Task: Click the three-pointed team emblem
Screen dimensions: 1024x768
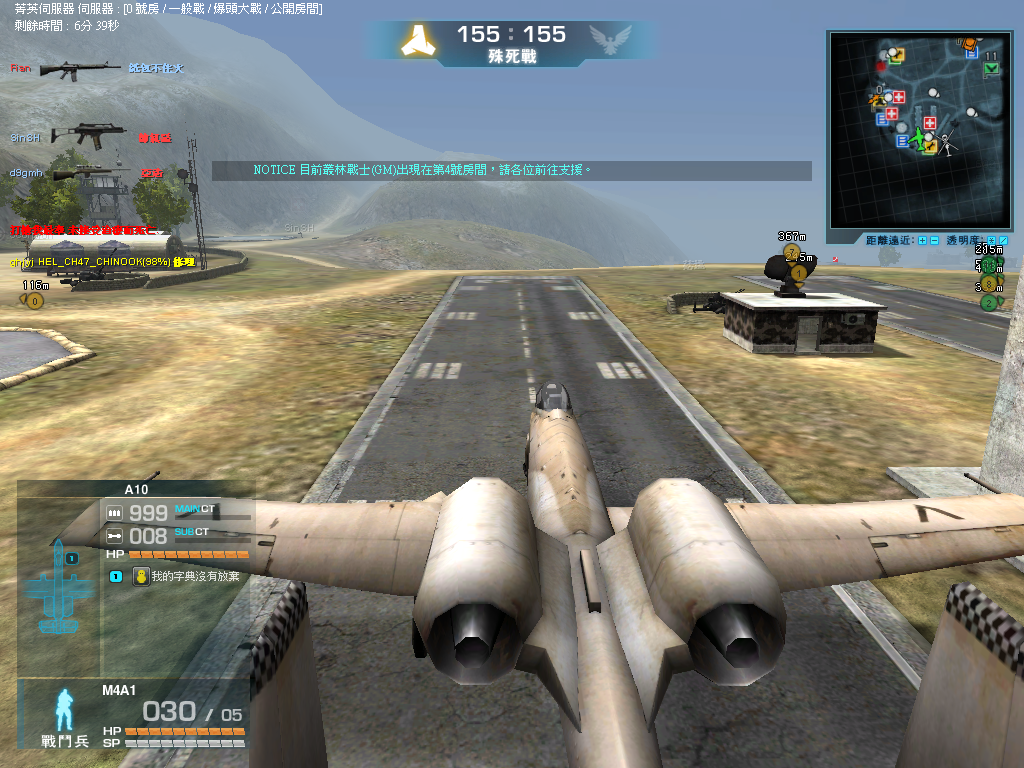Action: (417, 40)
